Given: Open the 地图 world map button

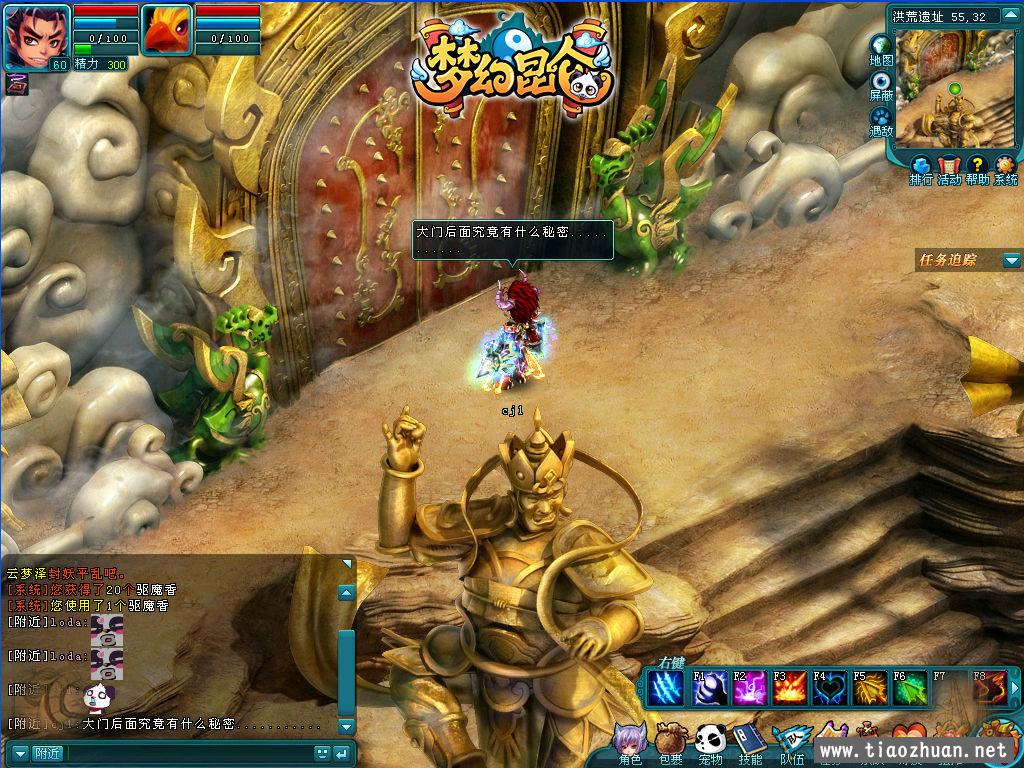Looking at the screenshot, I should click(x=881, y=49).
